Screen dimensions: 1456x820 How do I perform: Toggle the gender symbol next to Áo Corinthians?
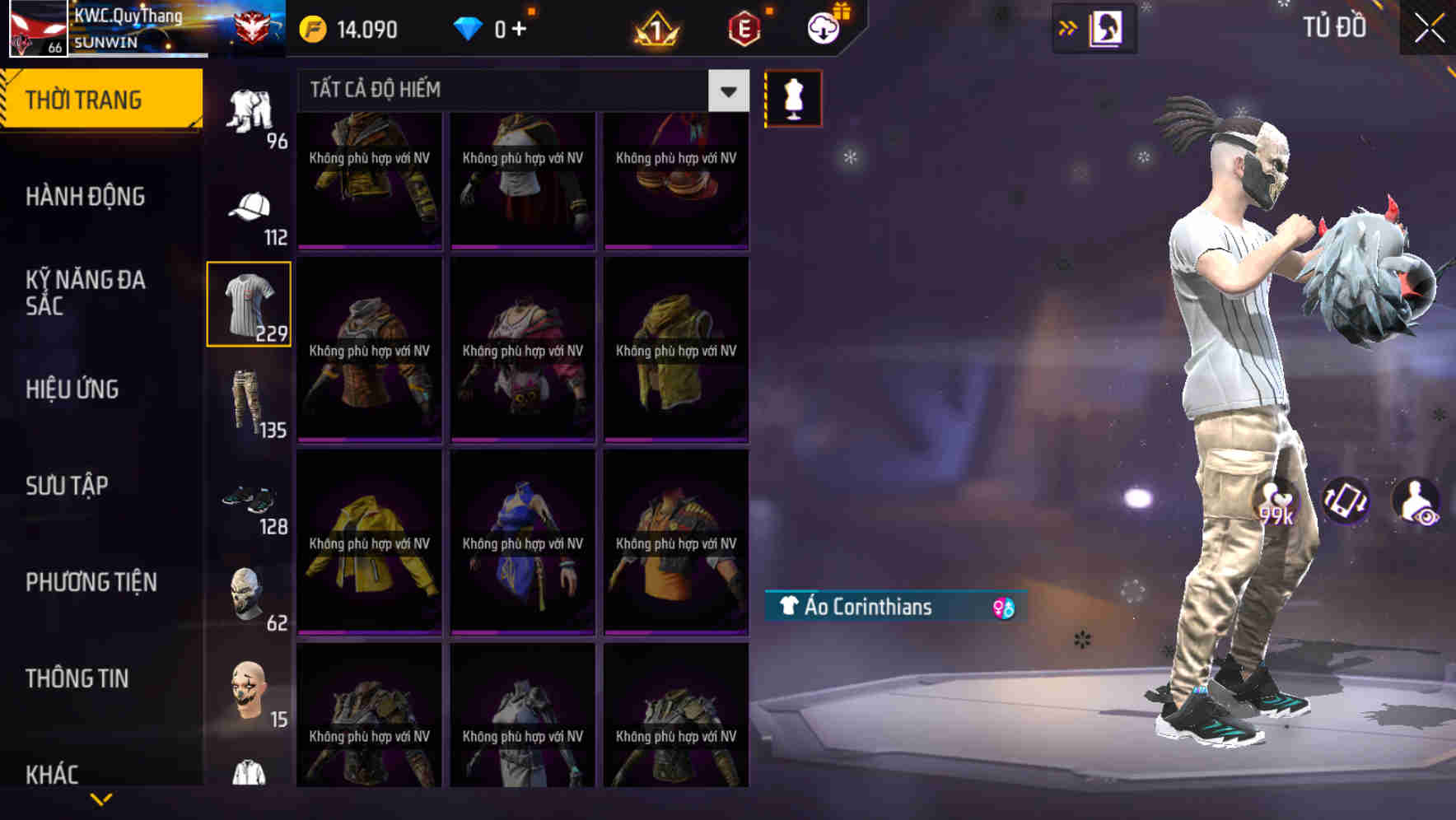(1003, 608)
